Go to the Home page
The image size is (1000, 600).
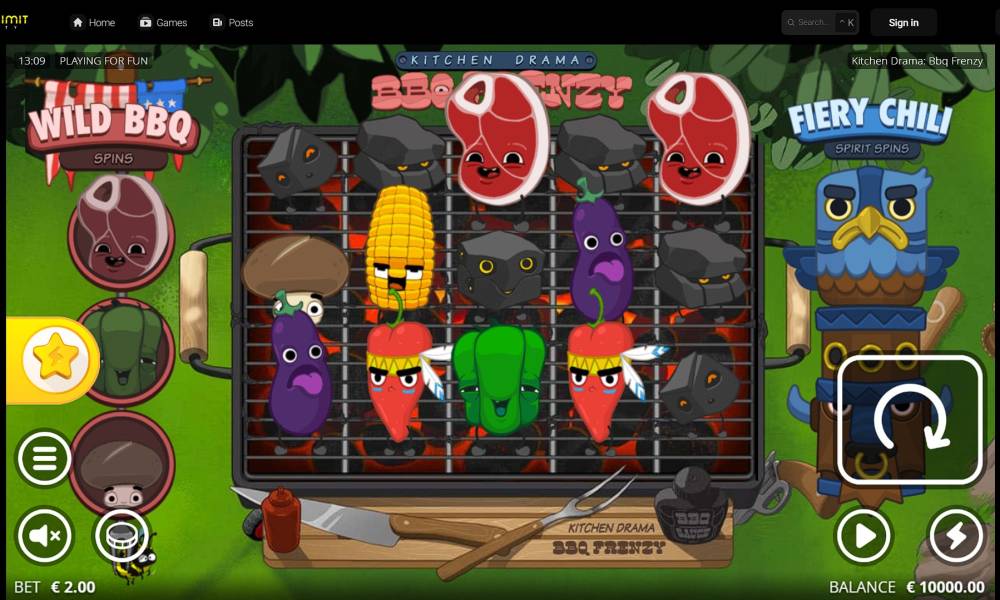[x=93, y=22]
